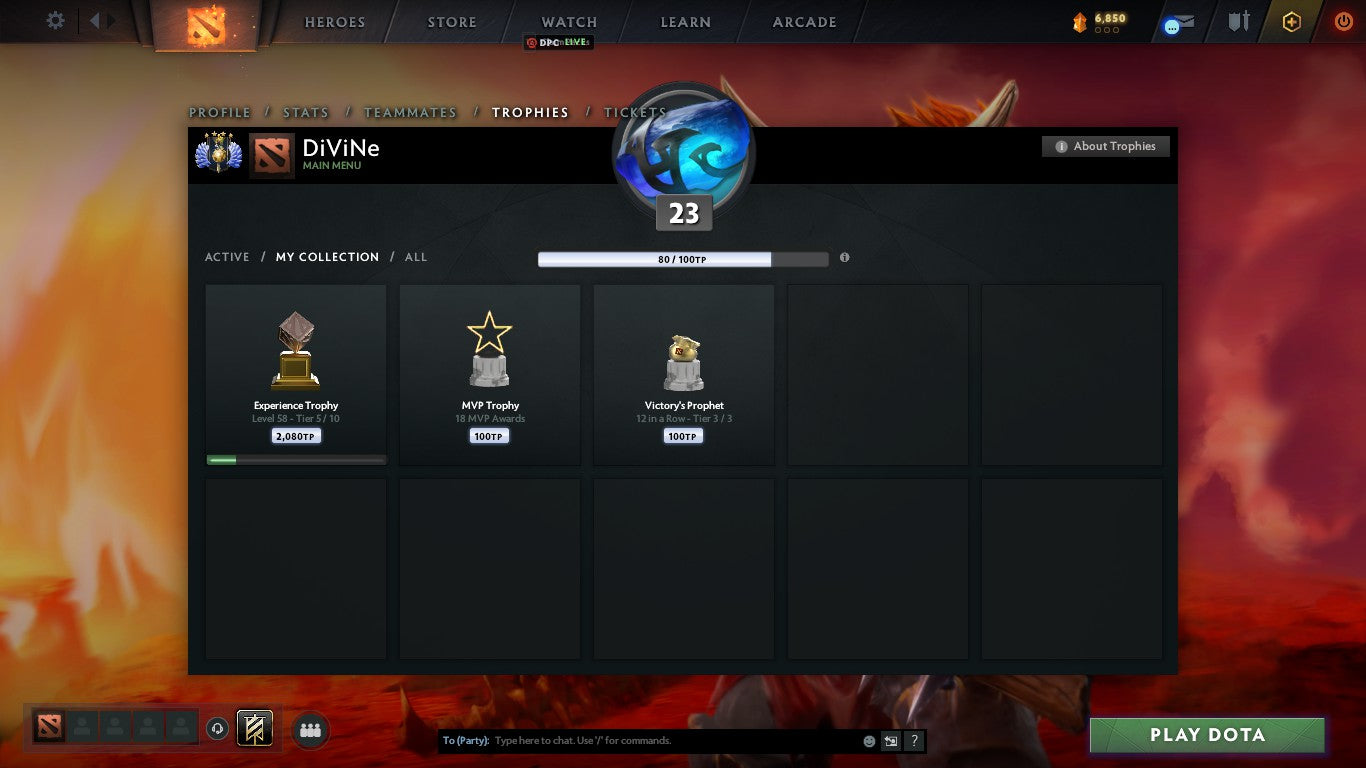Open the TICKETS section
Image resolution: width=1366 pixels, height=768 pixels.
(635, 113)
